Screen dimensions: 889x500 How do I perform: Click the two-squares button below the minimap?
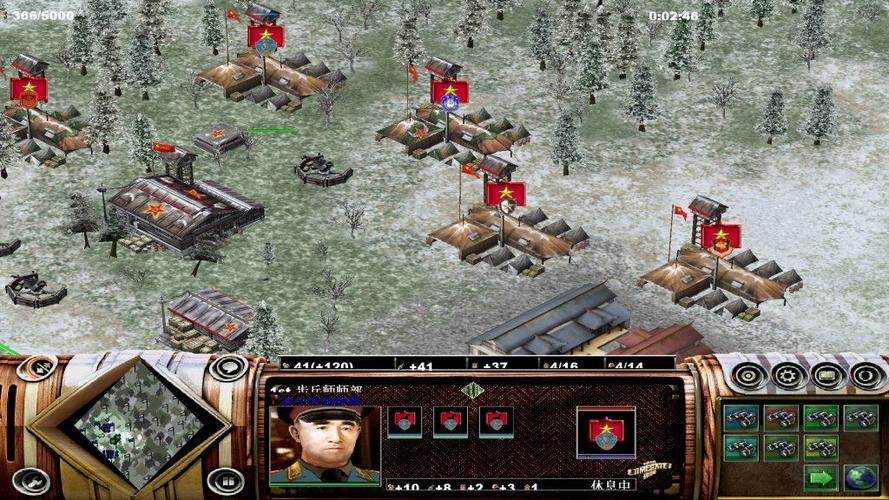pos(225,481)
